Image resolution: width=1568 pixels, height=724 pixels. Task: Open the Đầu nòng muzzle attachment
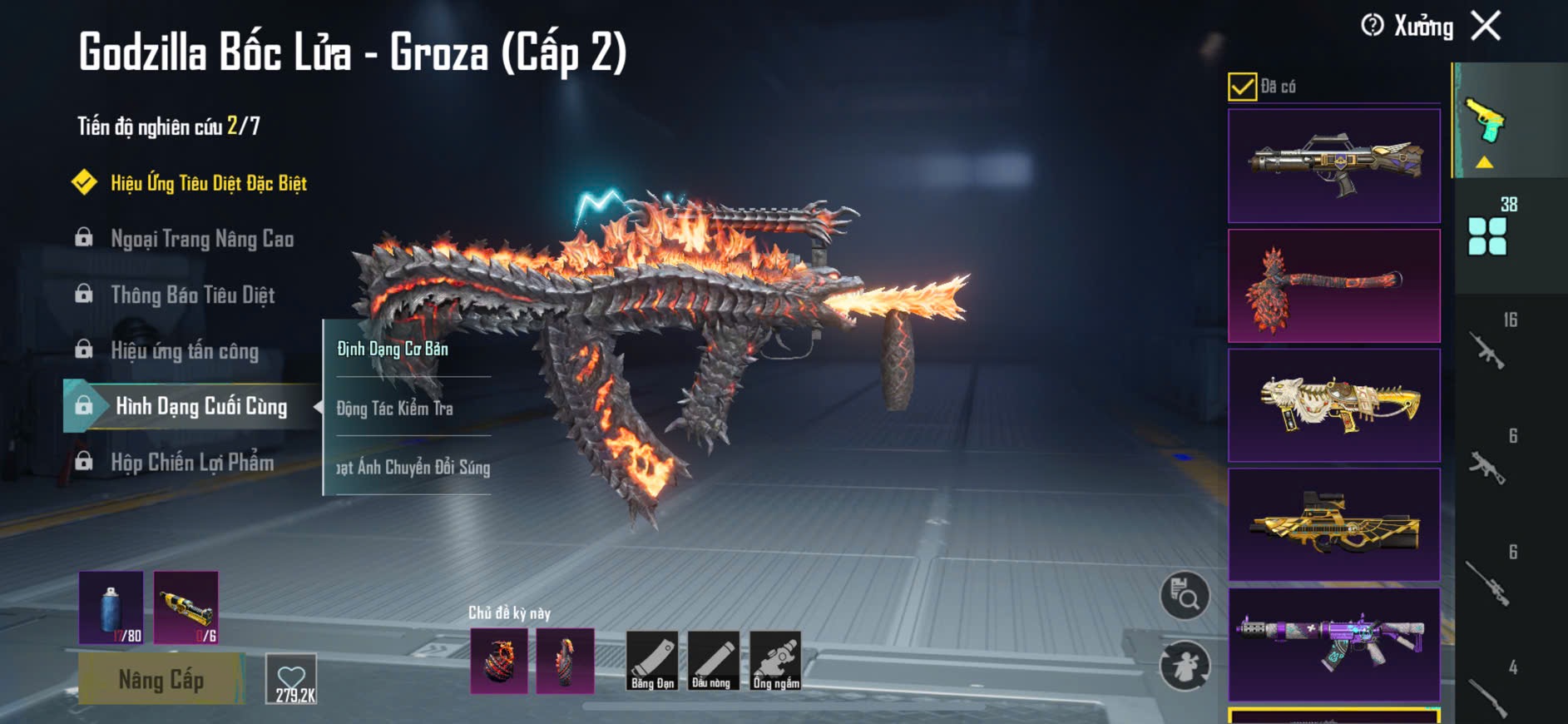coord(711,661)
